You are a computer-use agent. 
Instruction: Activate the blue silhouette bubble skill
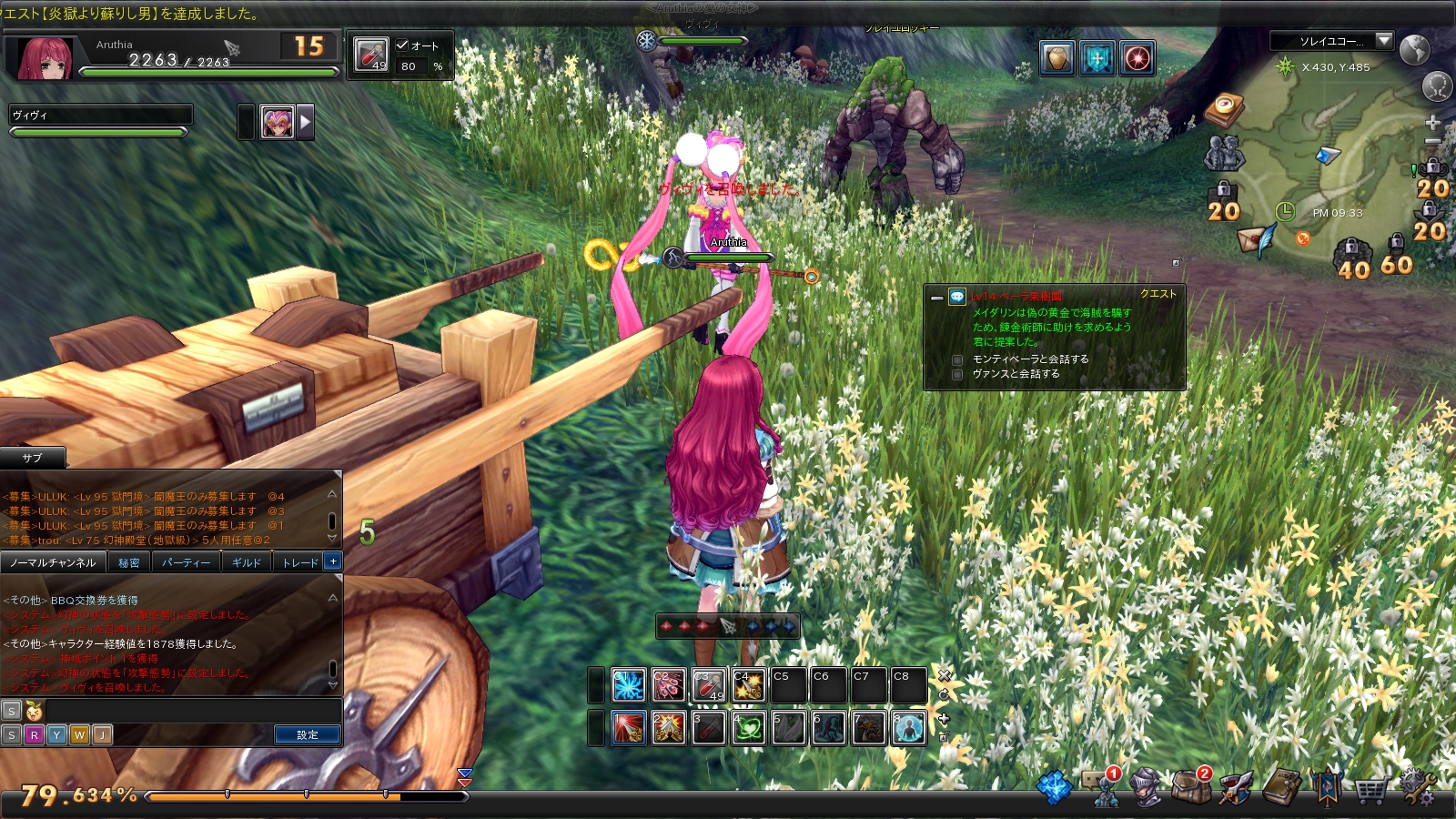908,728
